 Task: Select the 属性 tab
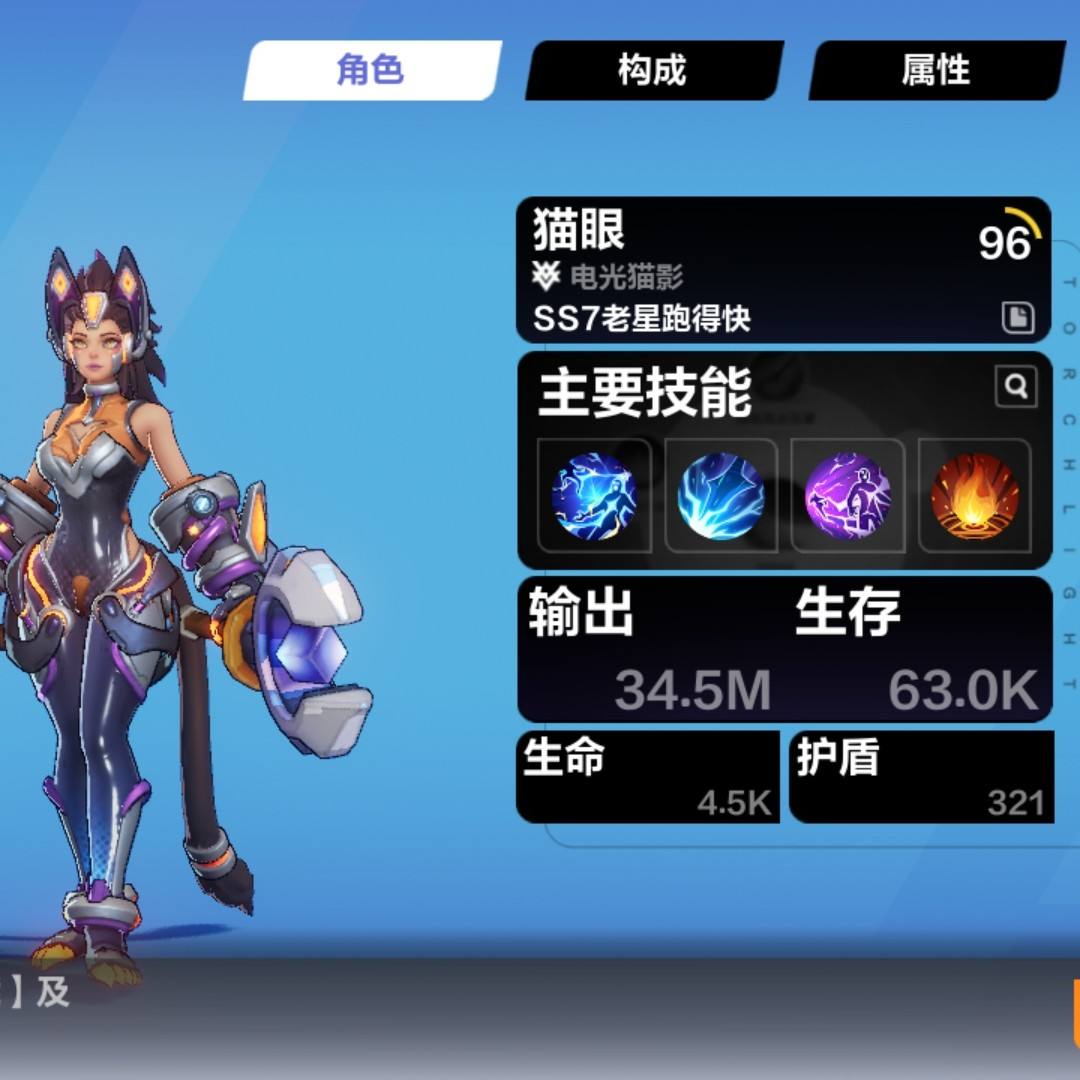(936, 71)
